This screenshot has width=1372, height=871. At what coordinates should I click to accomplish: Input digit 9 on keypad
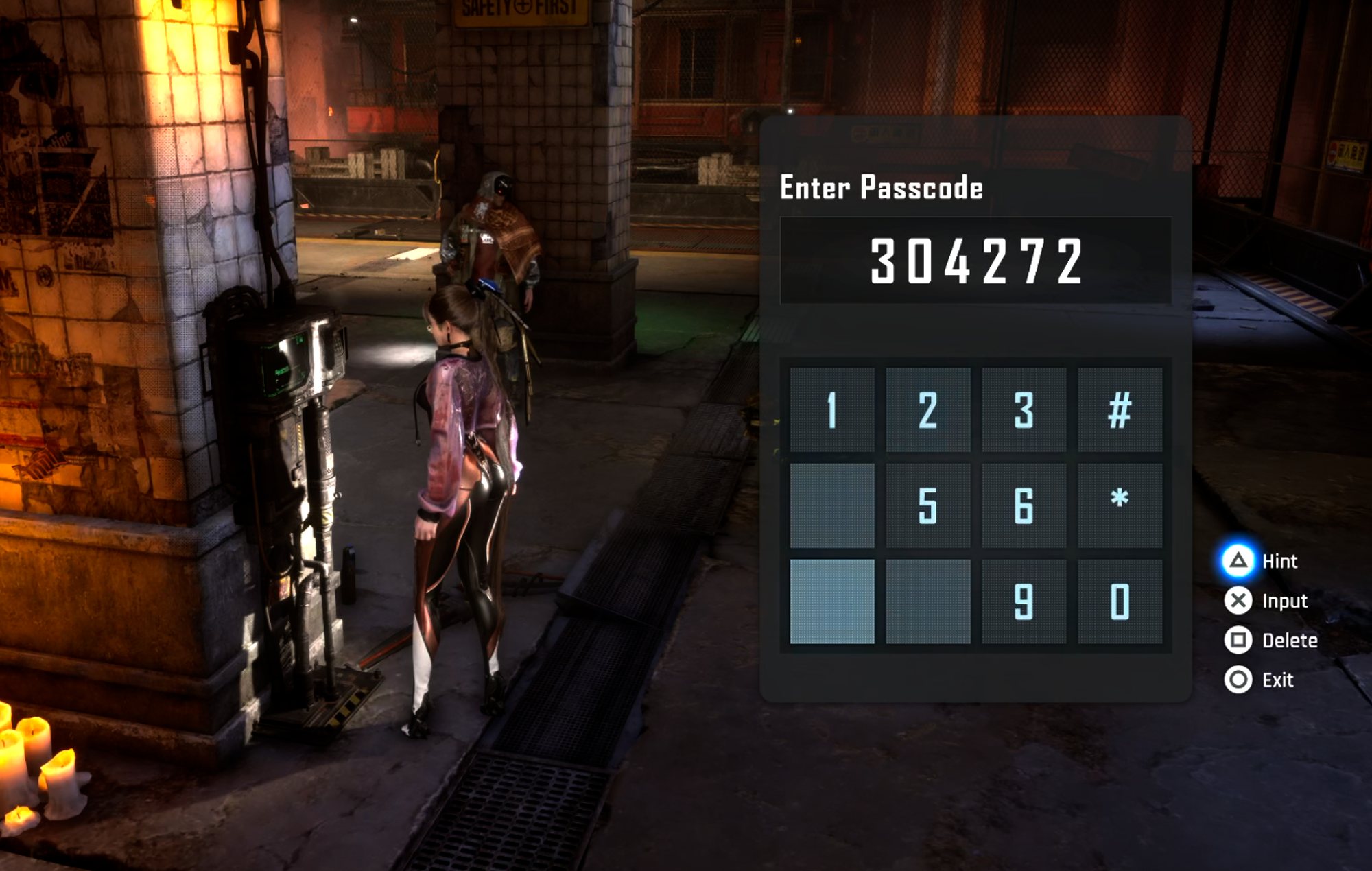(x=1024, y=601)
